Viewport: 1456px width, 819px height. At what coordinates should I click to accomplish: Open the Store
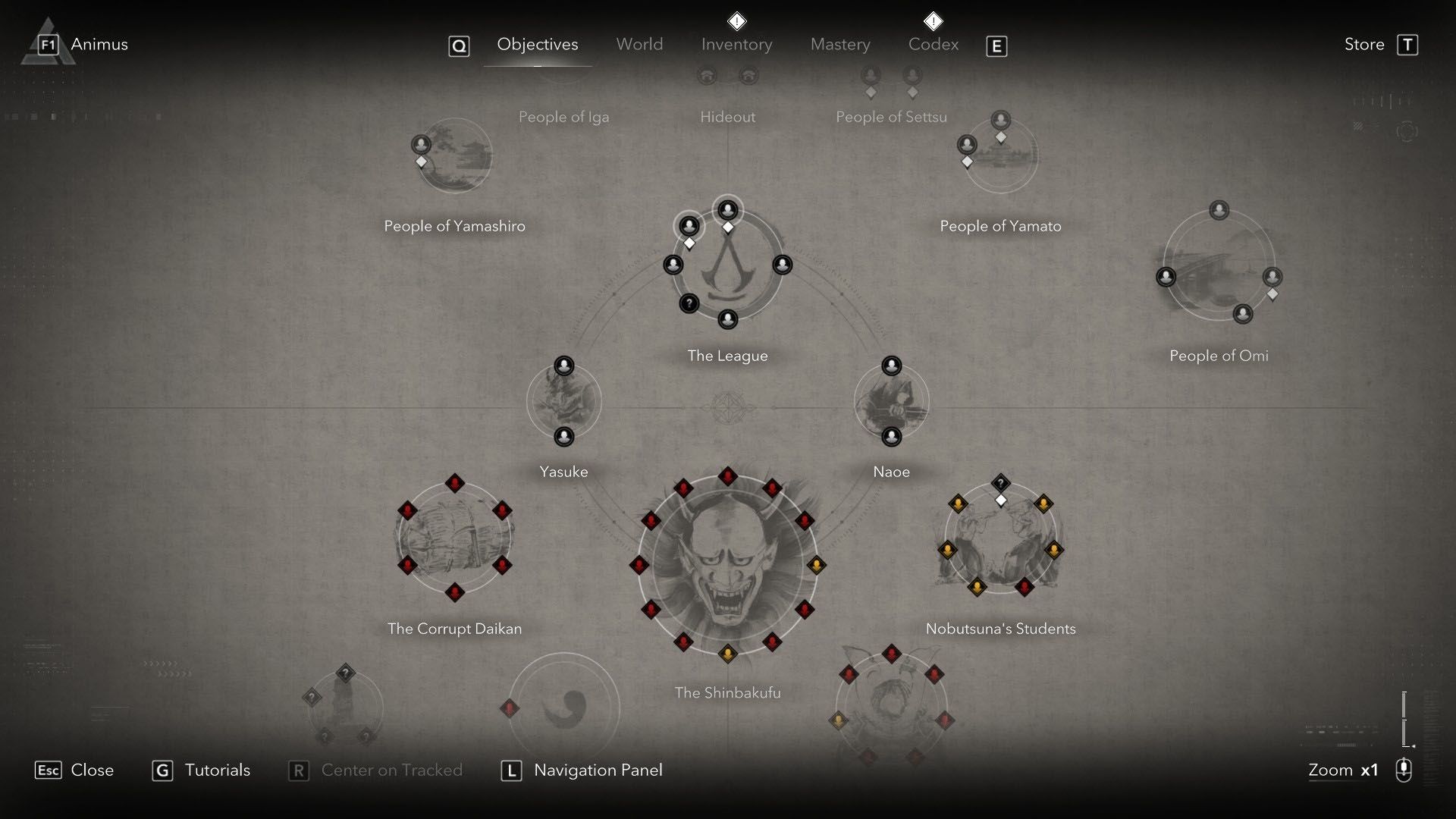coord(1363,44)
